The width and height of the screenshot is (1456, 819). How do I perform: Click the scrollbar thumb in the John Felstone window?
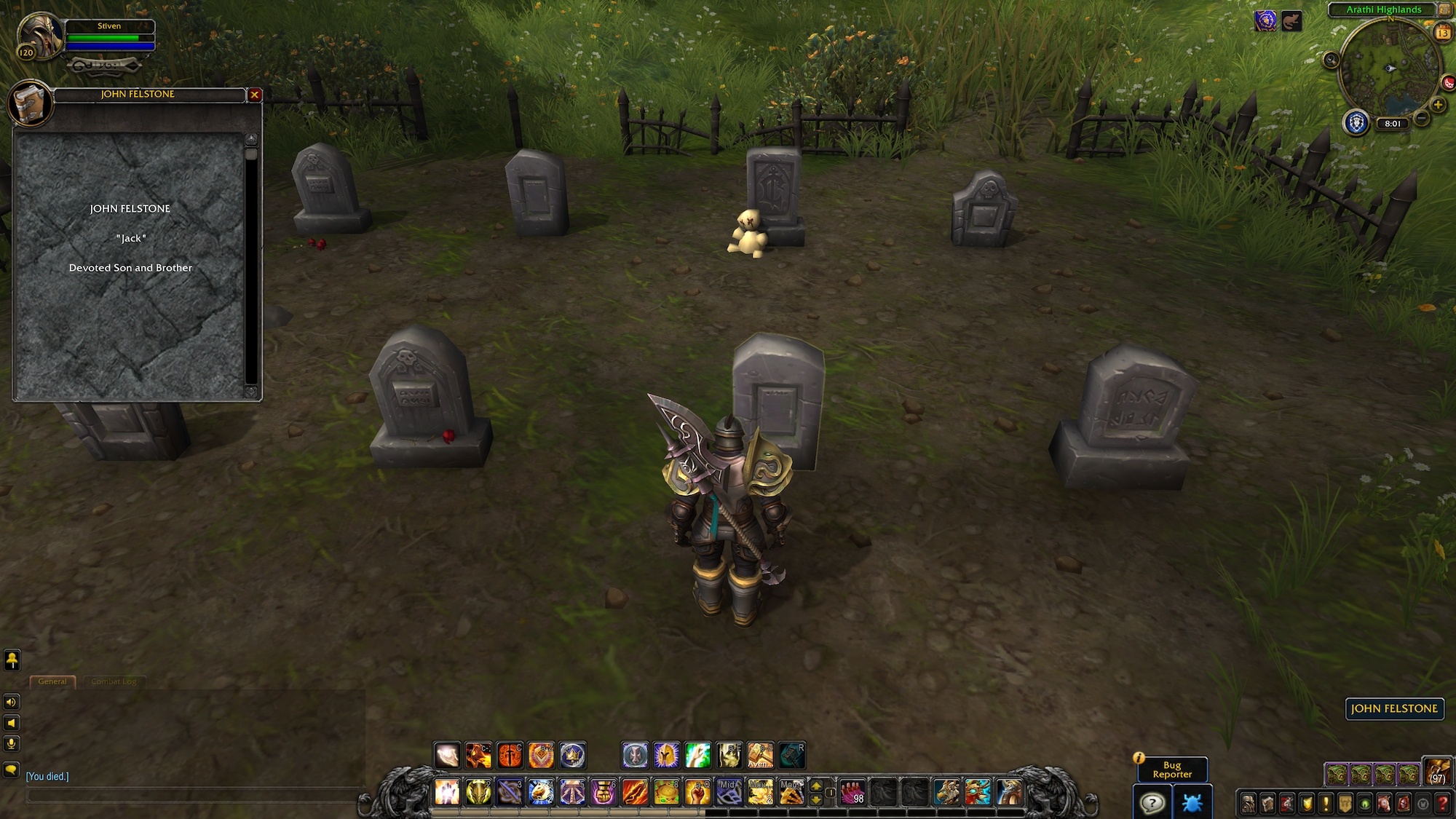tap(251, 154)
